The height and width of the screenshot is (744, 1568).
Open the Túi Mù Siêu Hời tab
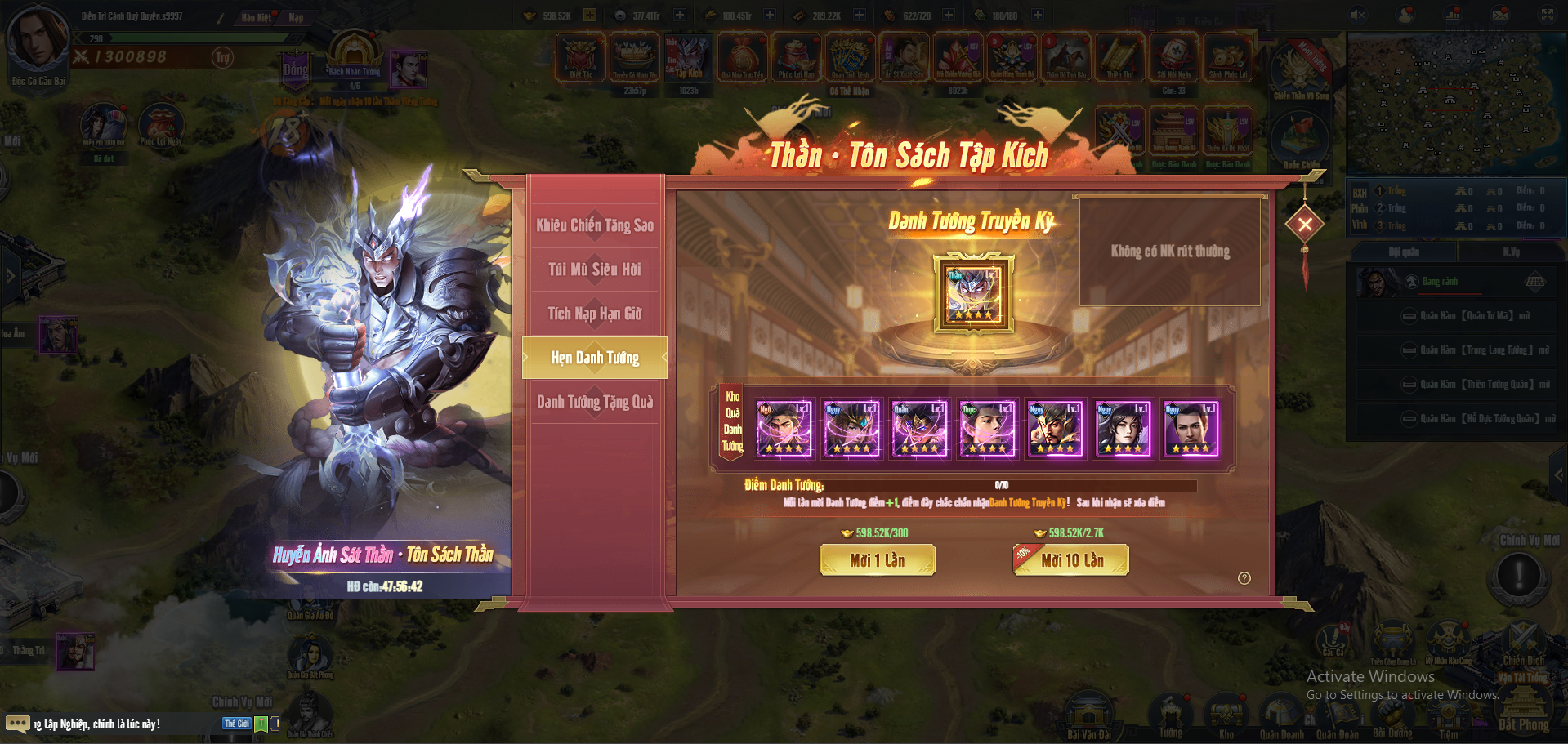pyautogui.click(x=595, y=270)
